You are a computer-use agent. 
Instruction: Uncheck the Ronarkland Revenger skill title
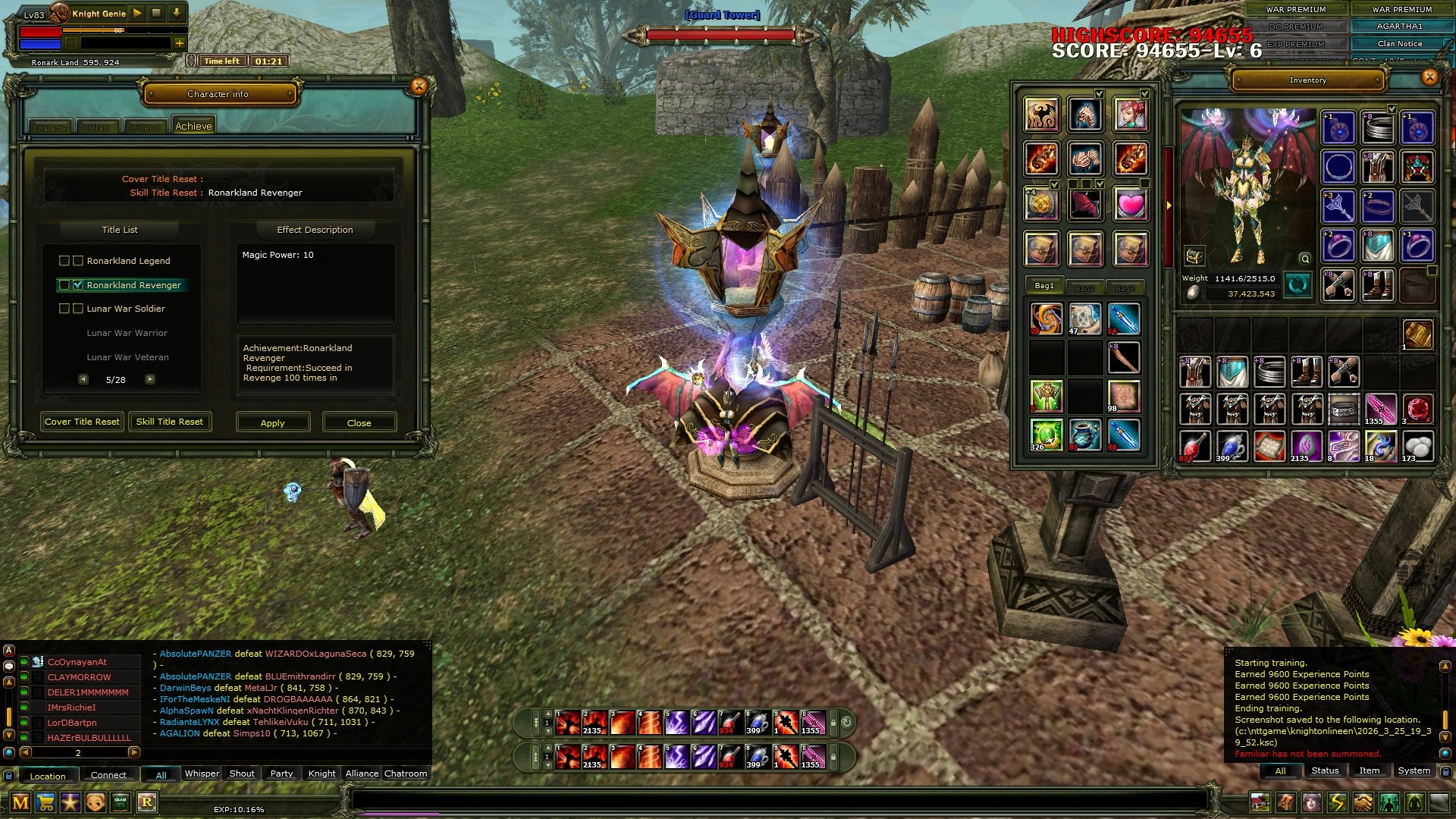coord(78,284)
